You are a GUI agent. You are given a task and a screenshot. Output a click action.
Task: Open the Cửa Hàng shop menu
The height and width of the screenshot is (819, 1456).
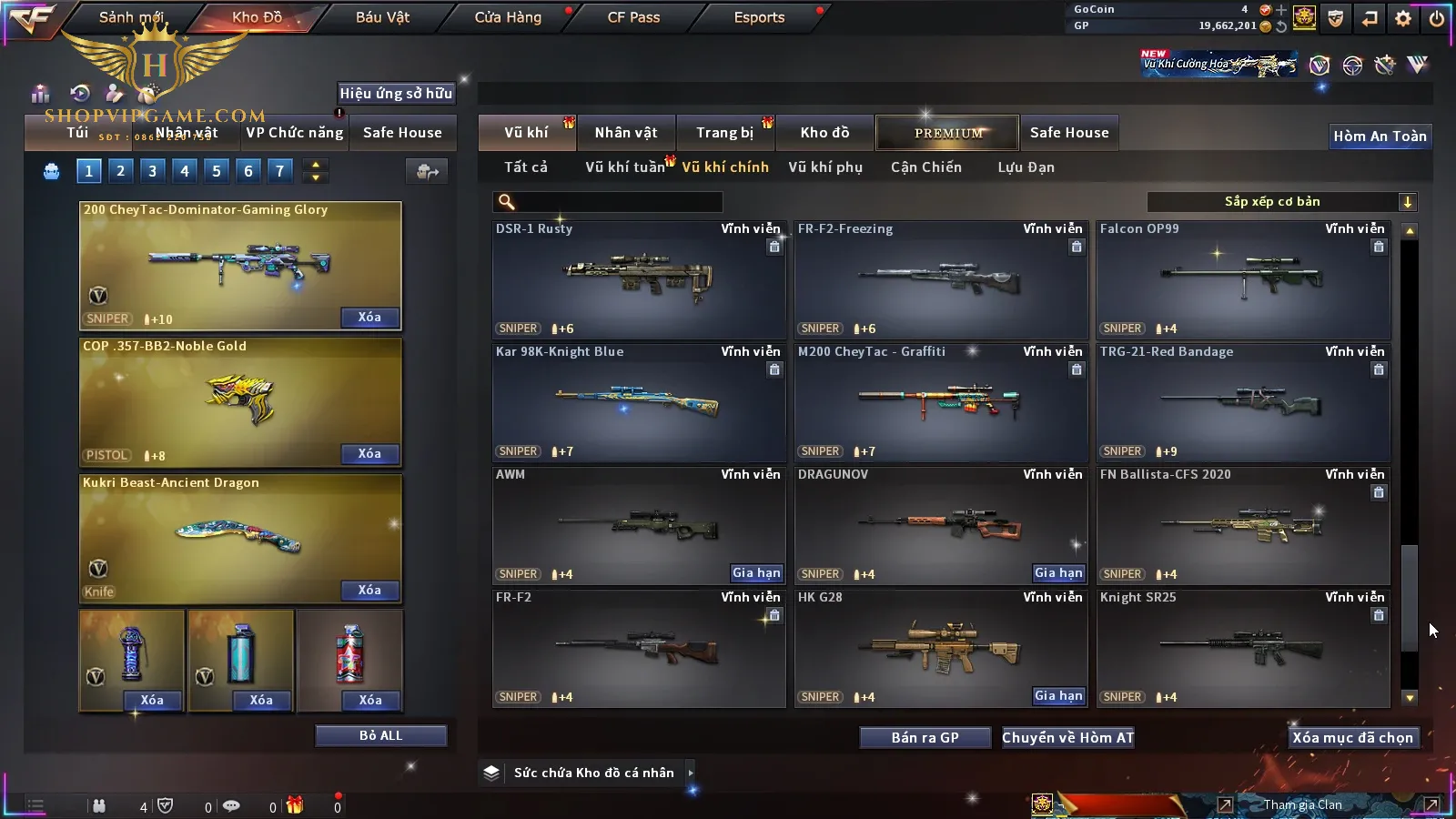coord(508,17)
